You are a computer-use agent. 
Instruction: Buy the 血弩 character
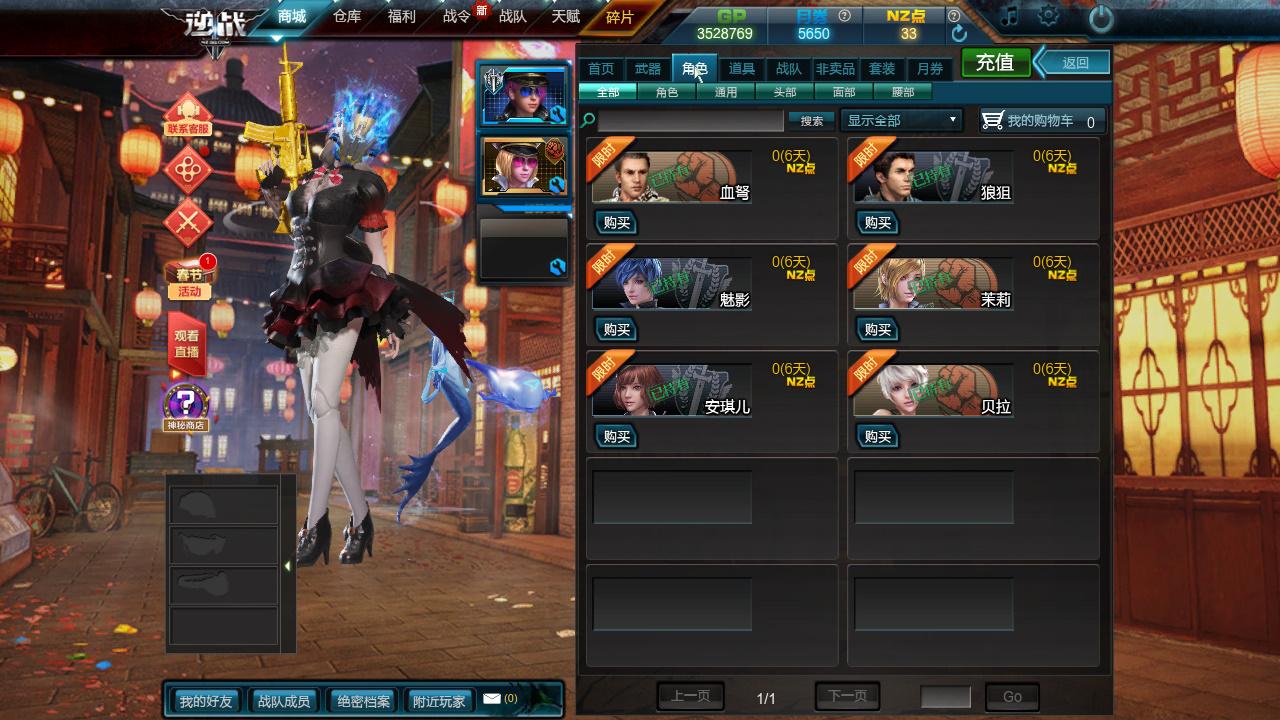(616, 222)
